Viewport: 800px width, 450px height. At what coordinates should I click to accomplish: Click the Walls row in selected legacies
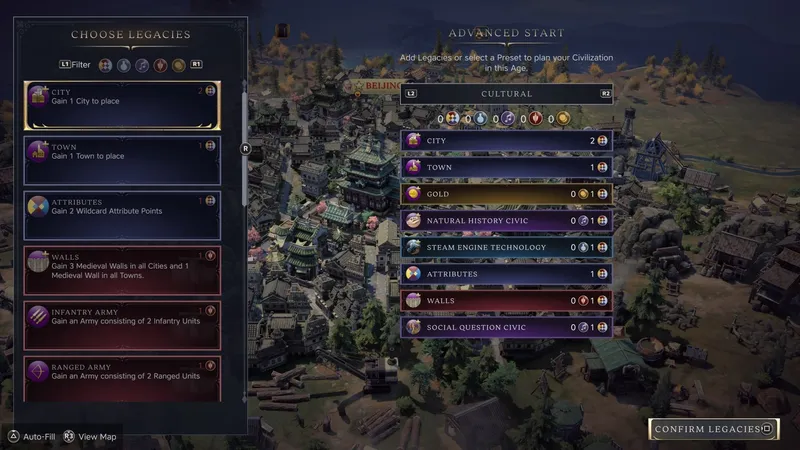506,300
